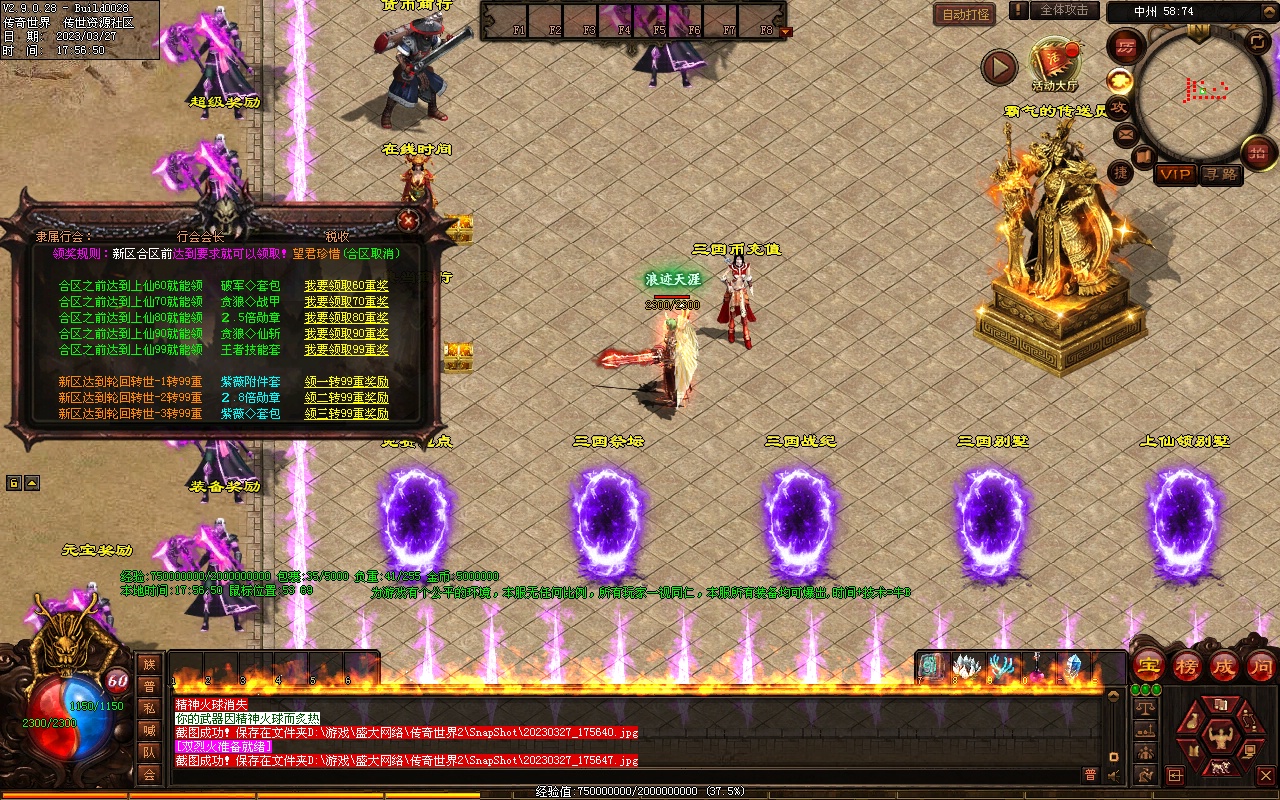The height and width of the screenshot is (800, 1280).
Task: Claim the 领三转99重奖励 reward link
Action: [x=346, y=414]
